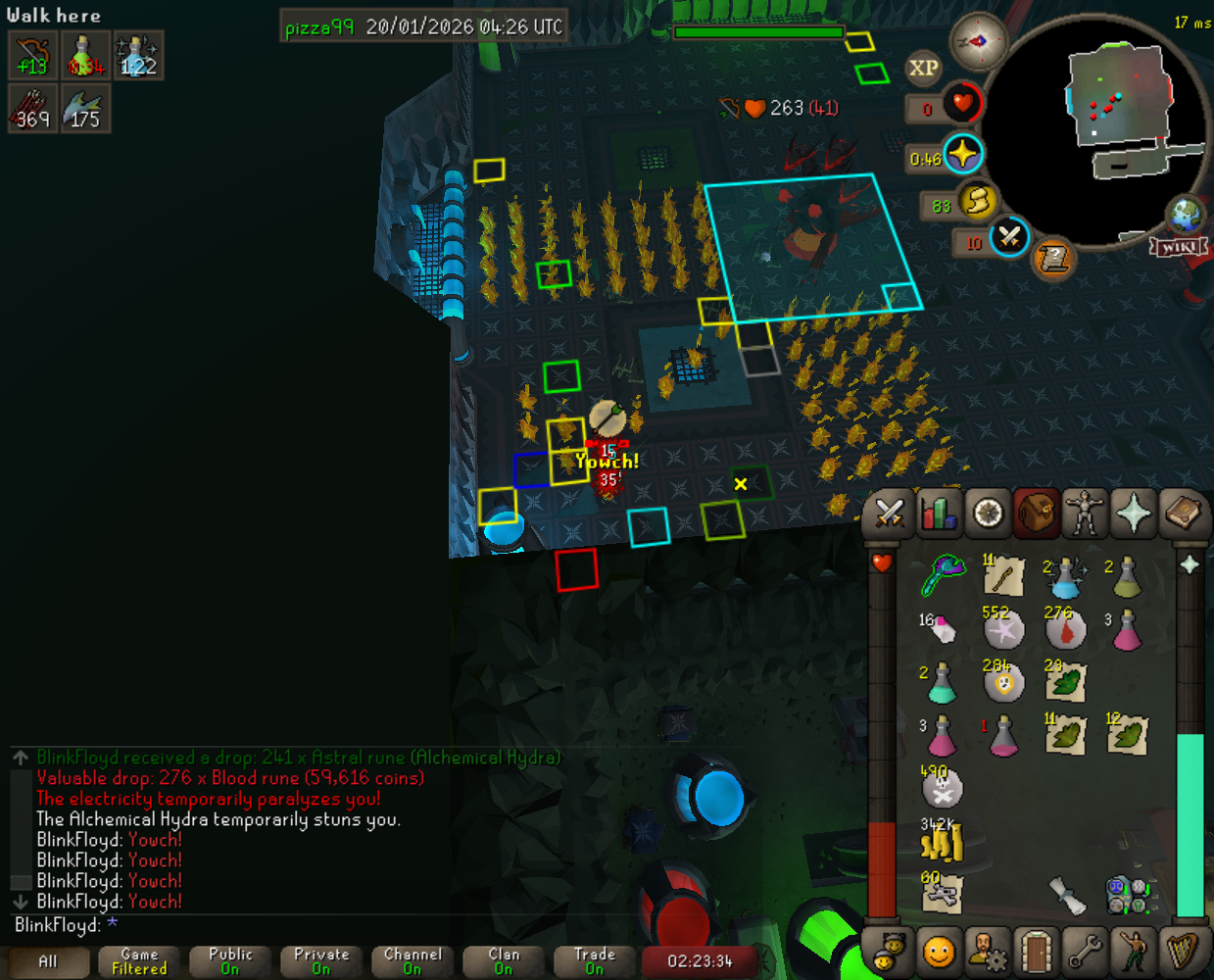The height and width of the screenshot is (980, 1214).
Task: Open the world map globe
Action: [1185, 214]
